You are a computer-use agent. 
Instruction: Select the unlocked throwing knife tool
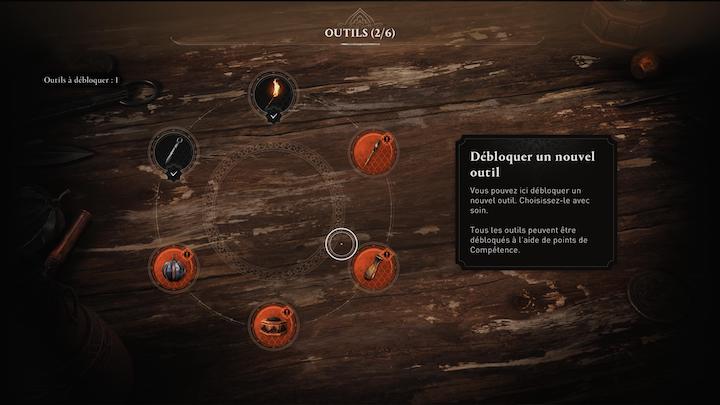click(174, 152)
